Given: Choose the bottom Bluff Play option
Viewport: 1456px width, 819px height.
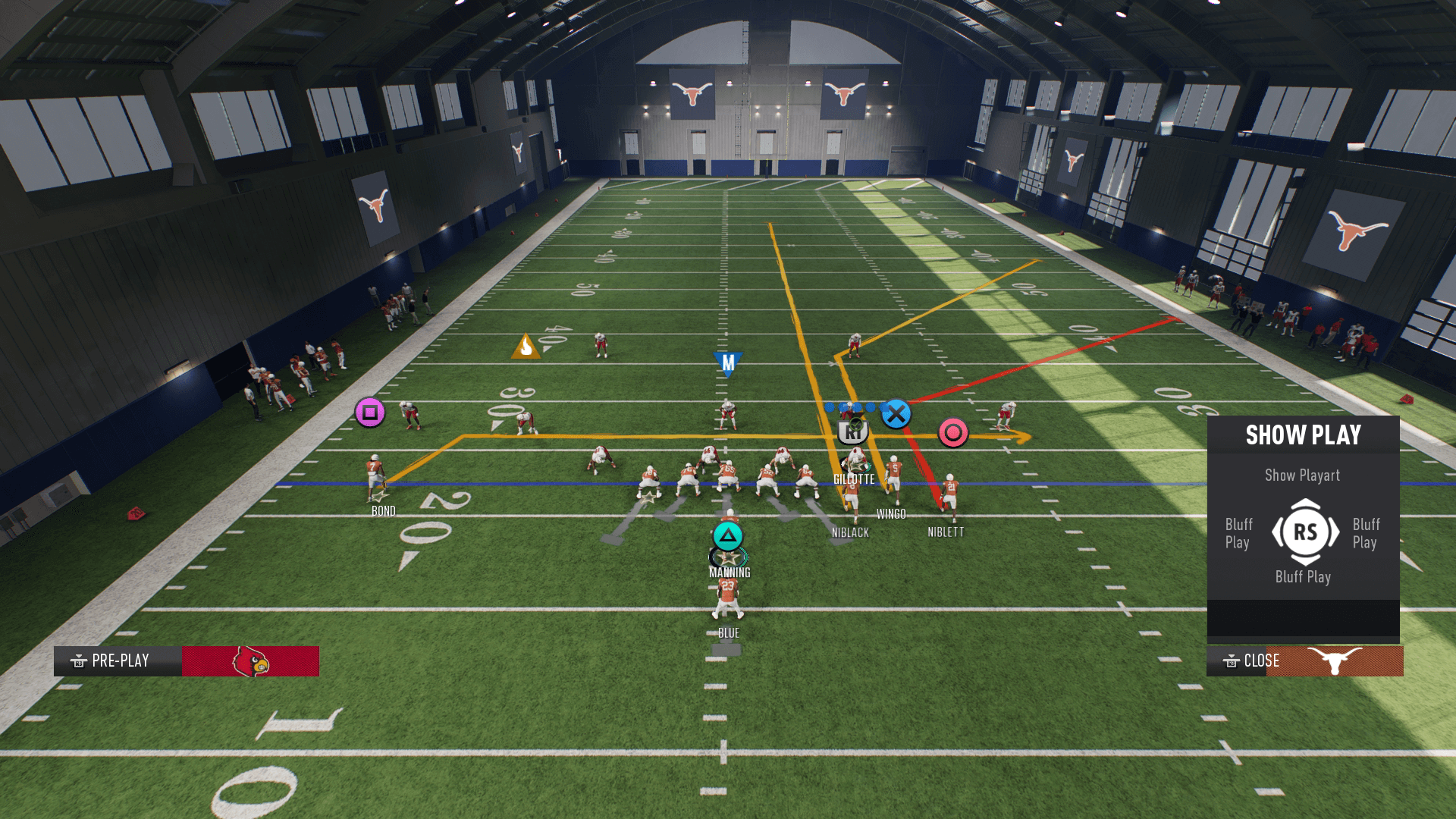Looking at the screenshot, I should pos(1302,577).
